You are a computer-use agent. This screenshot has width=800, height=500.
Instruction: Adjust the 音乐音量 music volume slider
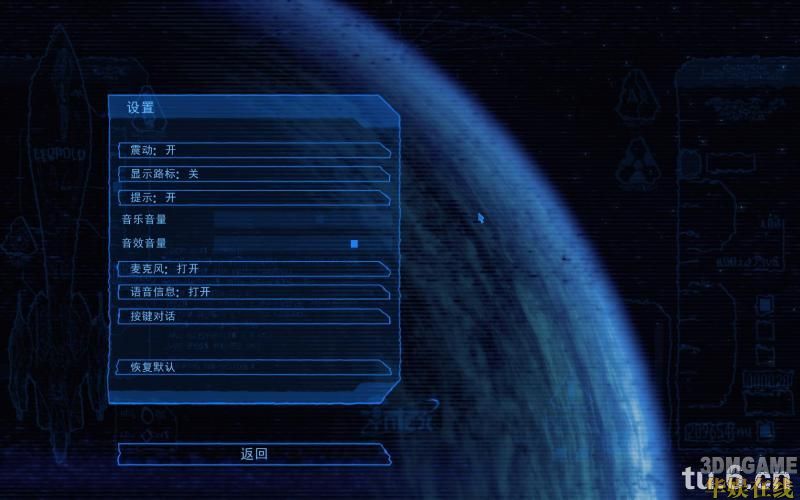pyautogui.click(x=287, y=219)
